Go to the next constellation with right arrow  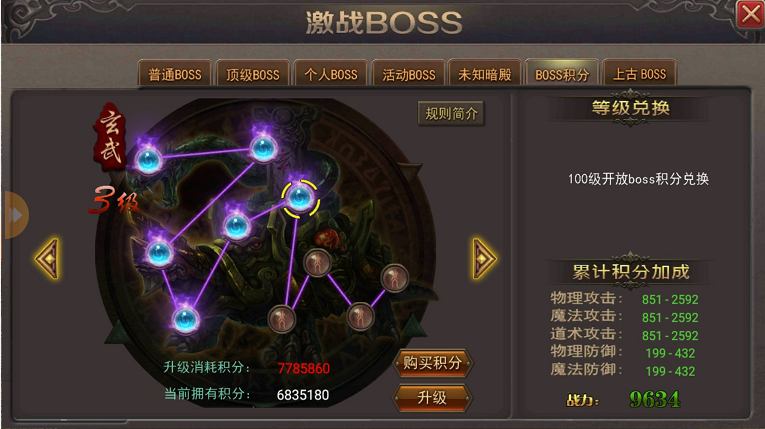point(484,258)
